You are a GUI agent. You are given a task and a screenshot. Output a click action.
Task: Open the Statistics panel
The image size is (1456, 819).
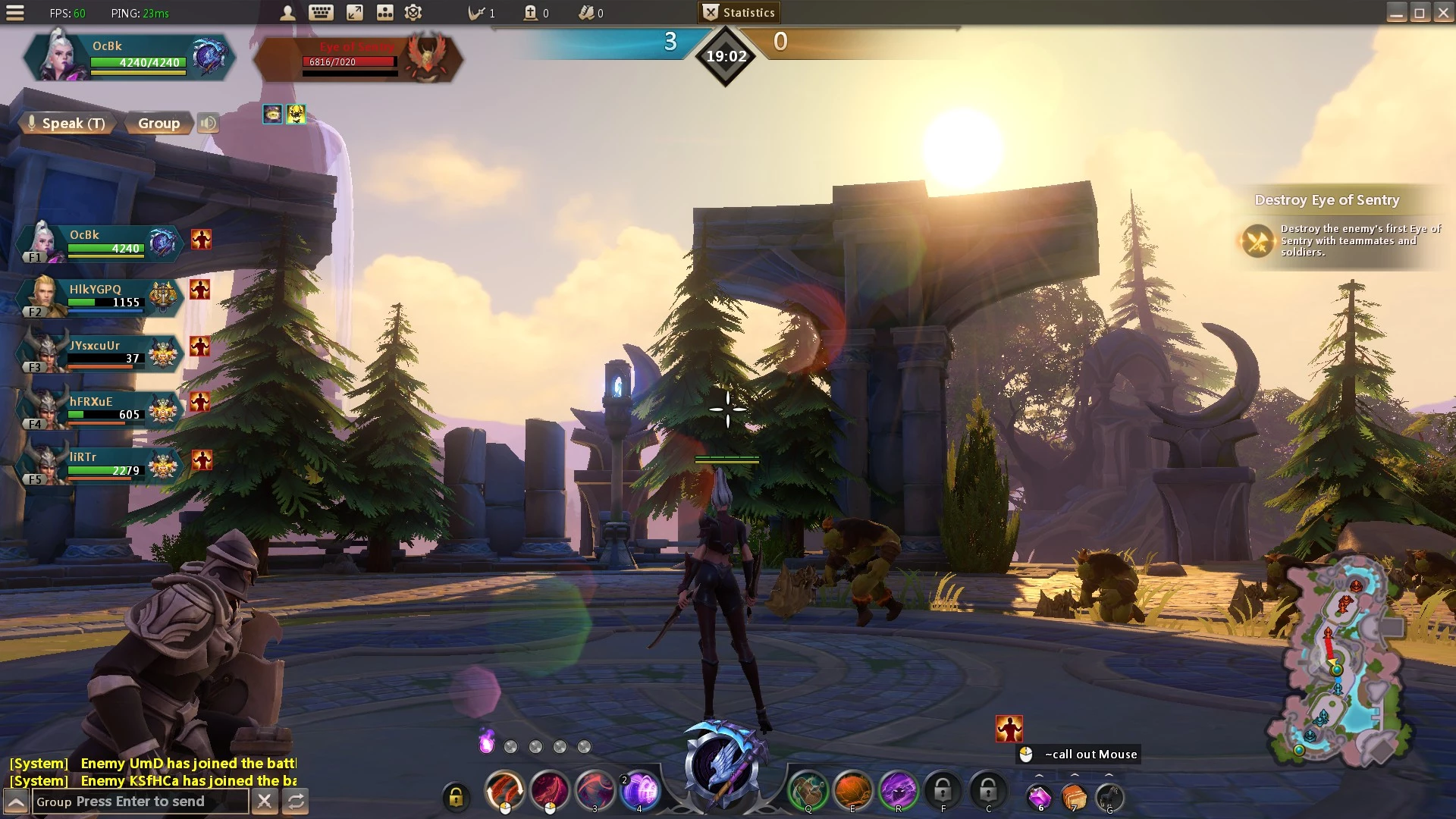coord(739,12)
